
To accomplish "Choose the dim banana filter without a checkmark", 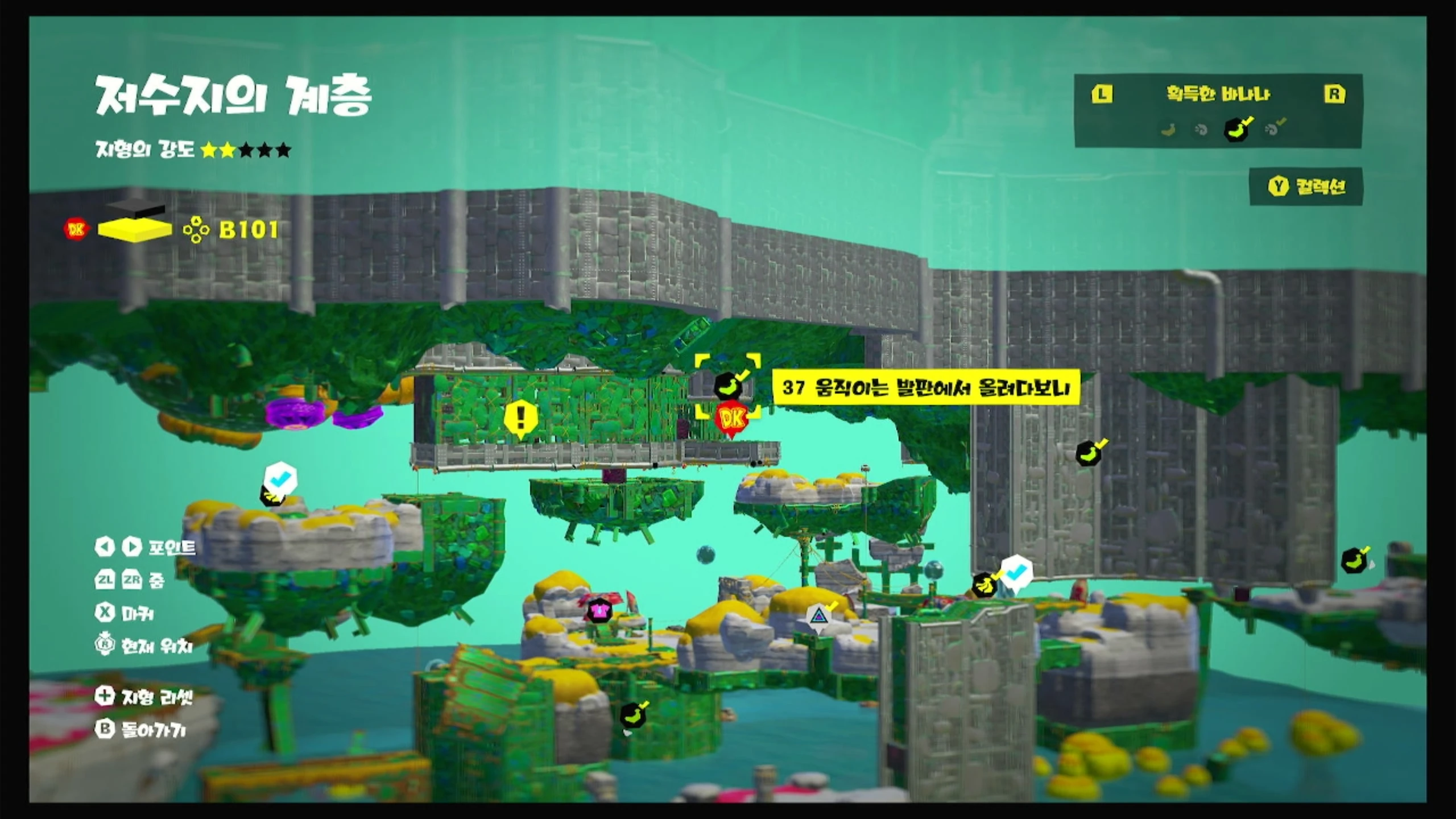I will tap(1168, 130).
